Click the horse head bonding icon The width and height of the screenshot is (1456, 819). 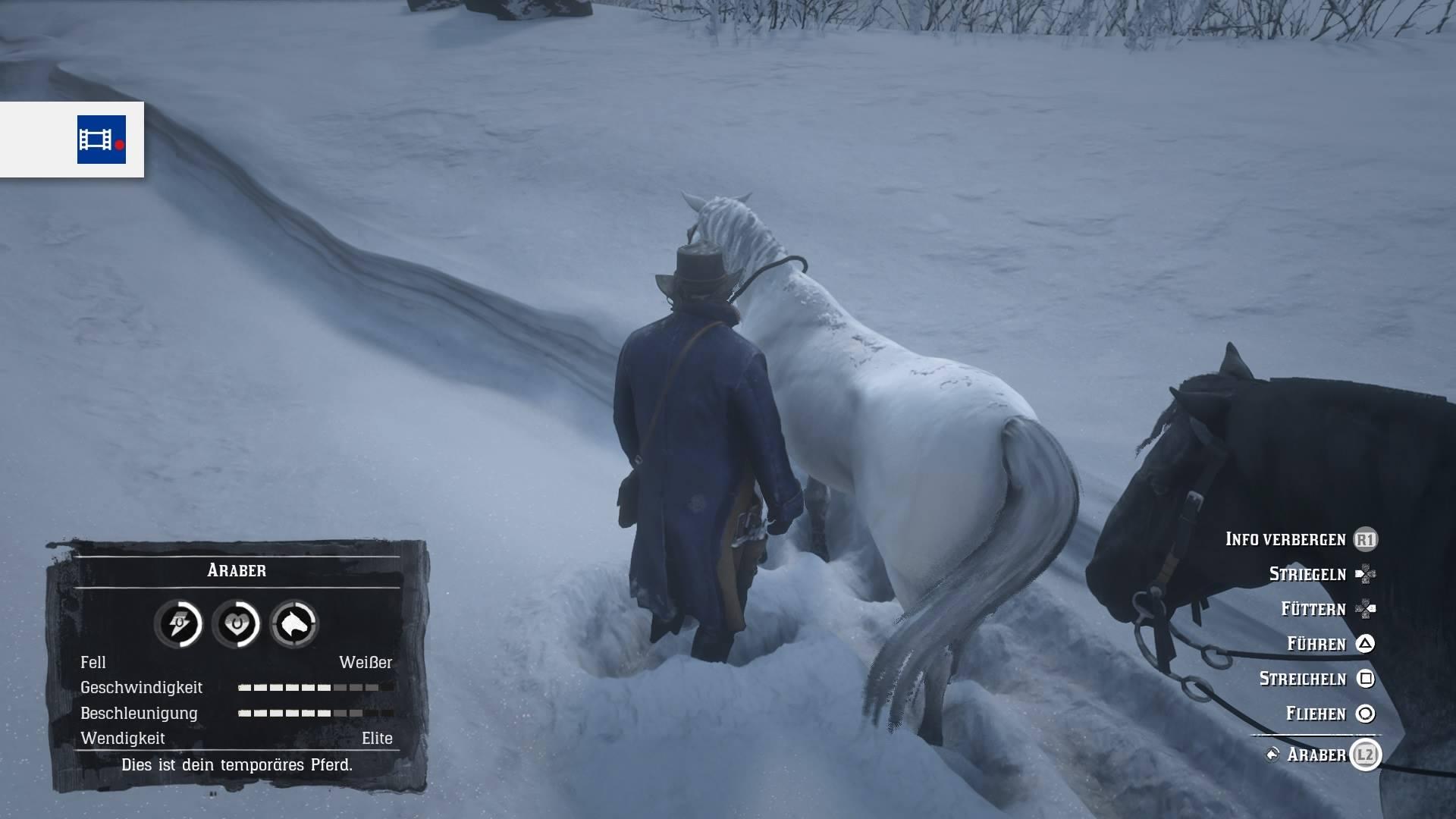point(294,624)
